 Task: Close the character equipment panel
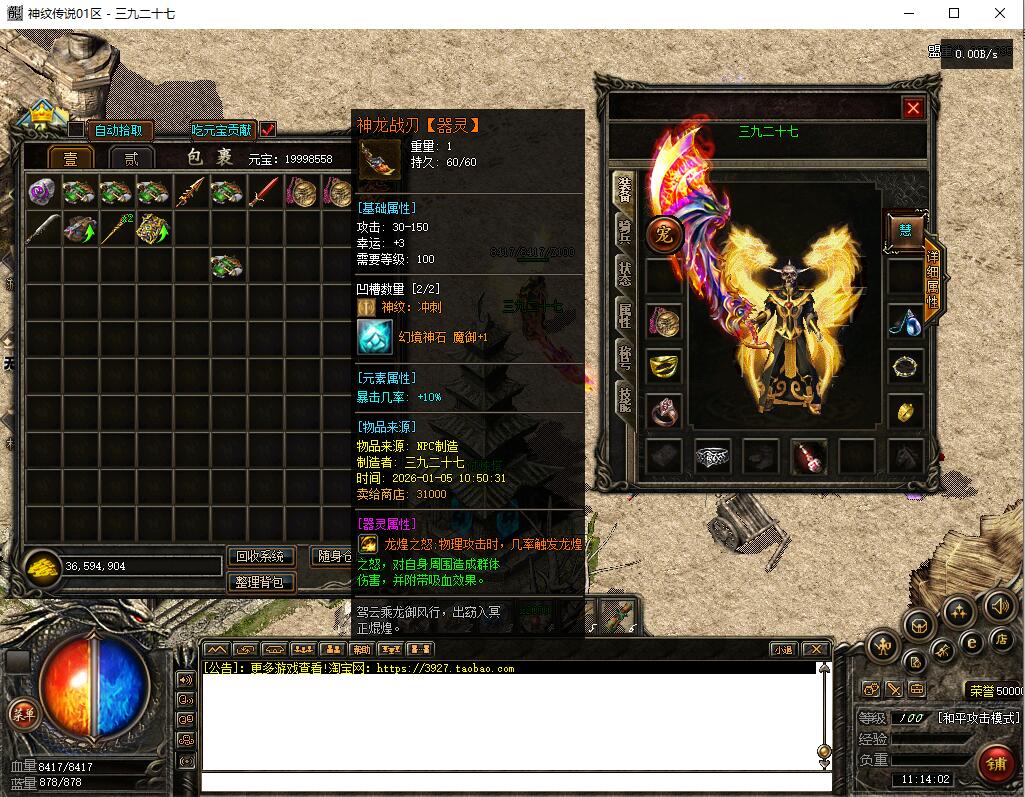913,109
